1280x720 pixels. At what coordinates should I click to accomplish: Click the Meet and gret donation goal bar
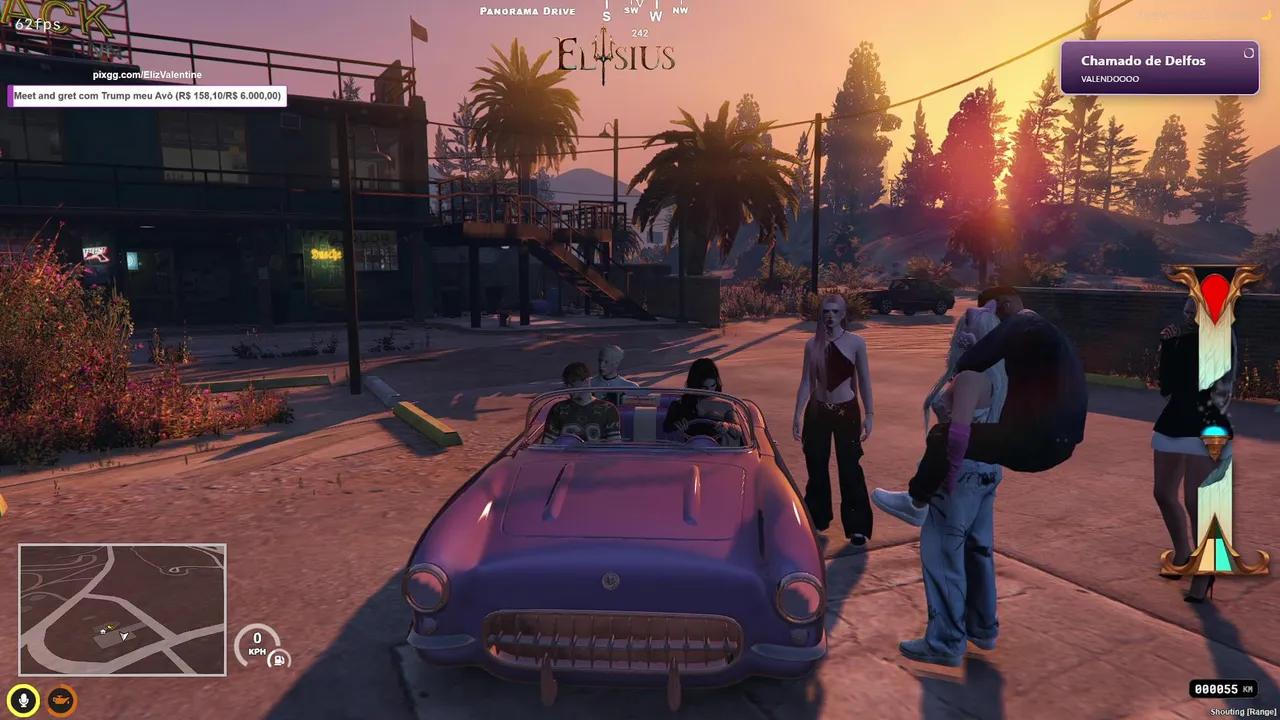(148, 96)
